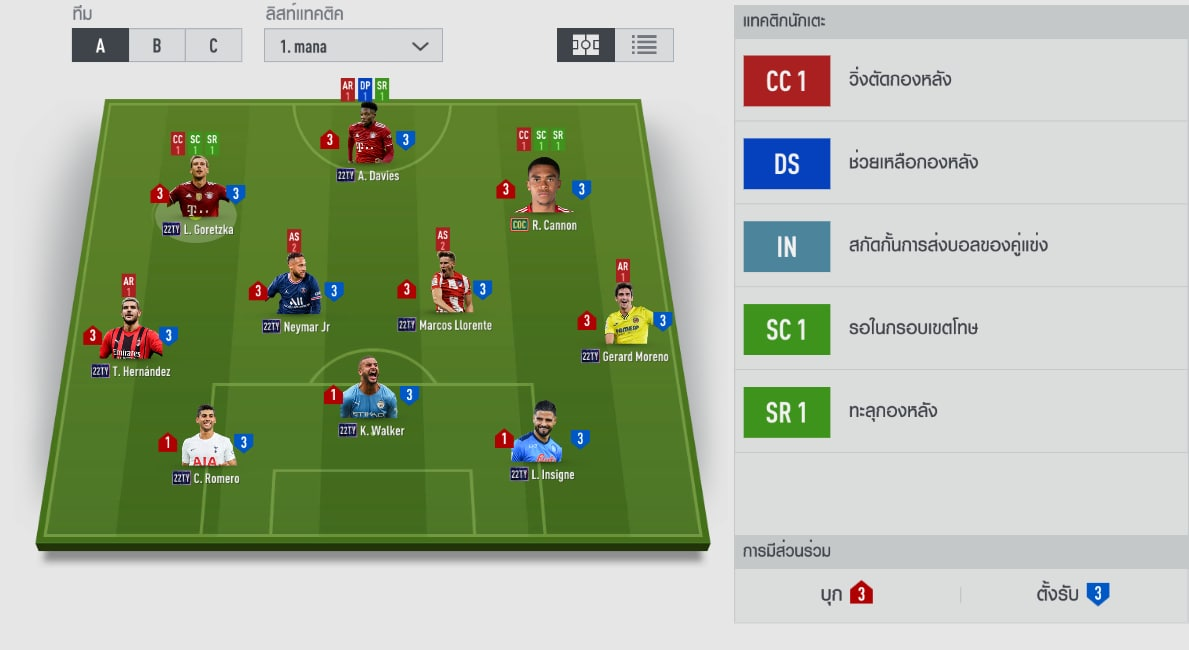The height and width of the screenshot is (650, 1189).
Task: Switch to formation pitch view
Action: coord(586,45)
